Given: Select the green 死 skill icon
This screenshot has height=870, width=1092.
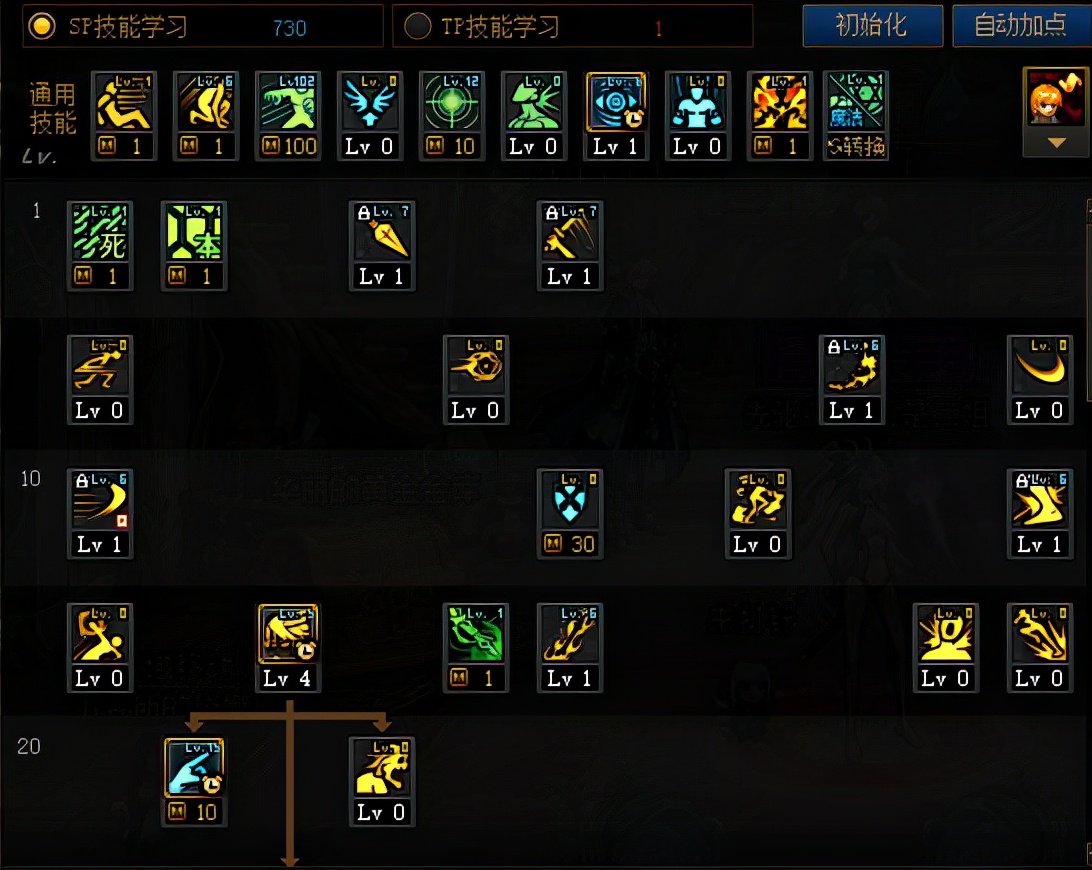Looking at the screenshot, I should point(100,235).
